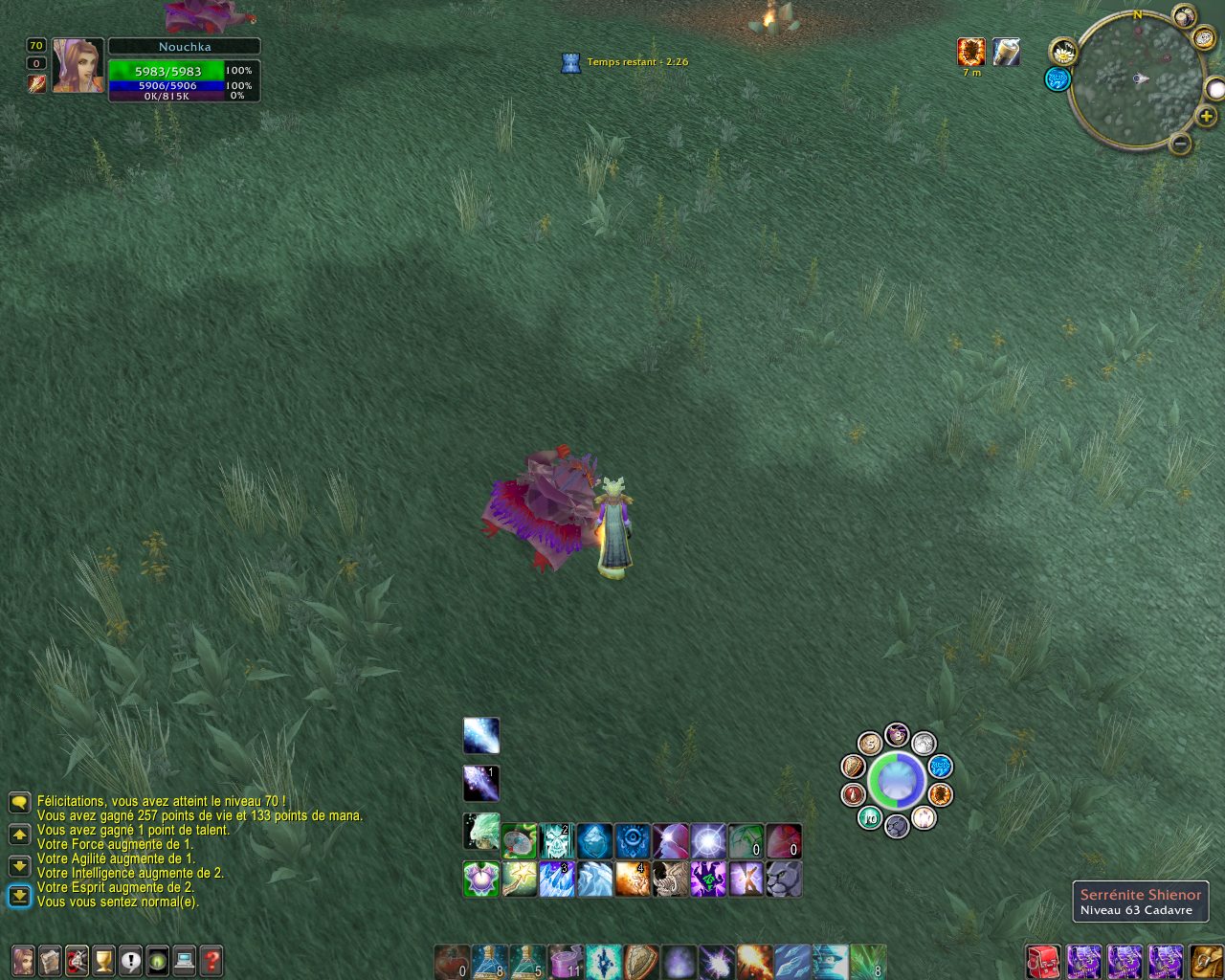This screenshot has height=980, width=1225.
Task: Open the red question mark help button
Action: pos(212,960)
